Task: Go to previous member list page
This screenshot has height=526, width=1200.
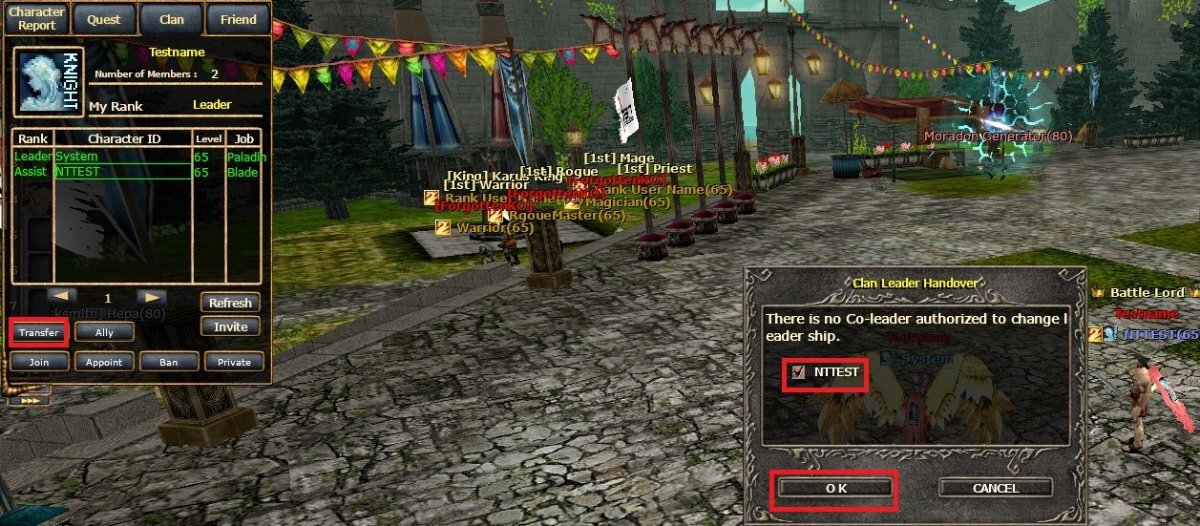Action: pos(62,297)
